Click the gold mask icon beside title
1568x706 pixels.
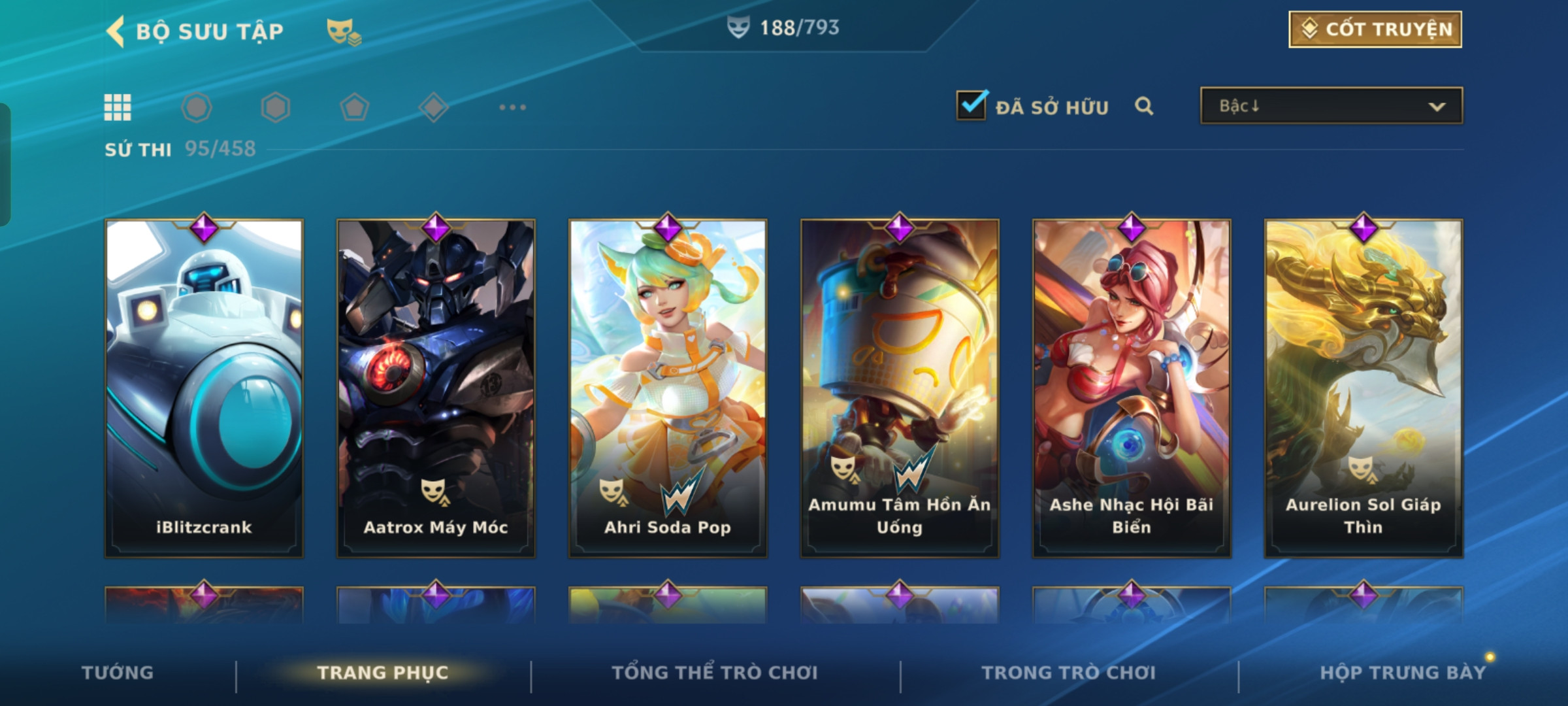coord(343,31)
